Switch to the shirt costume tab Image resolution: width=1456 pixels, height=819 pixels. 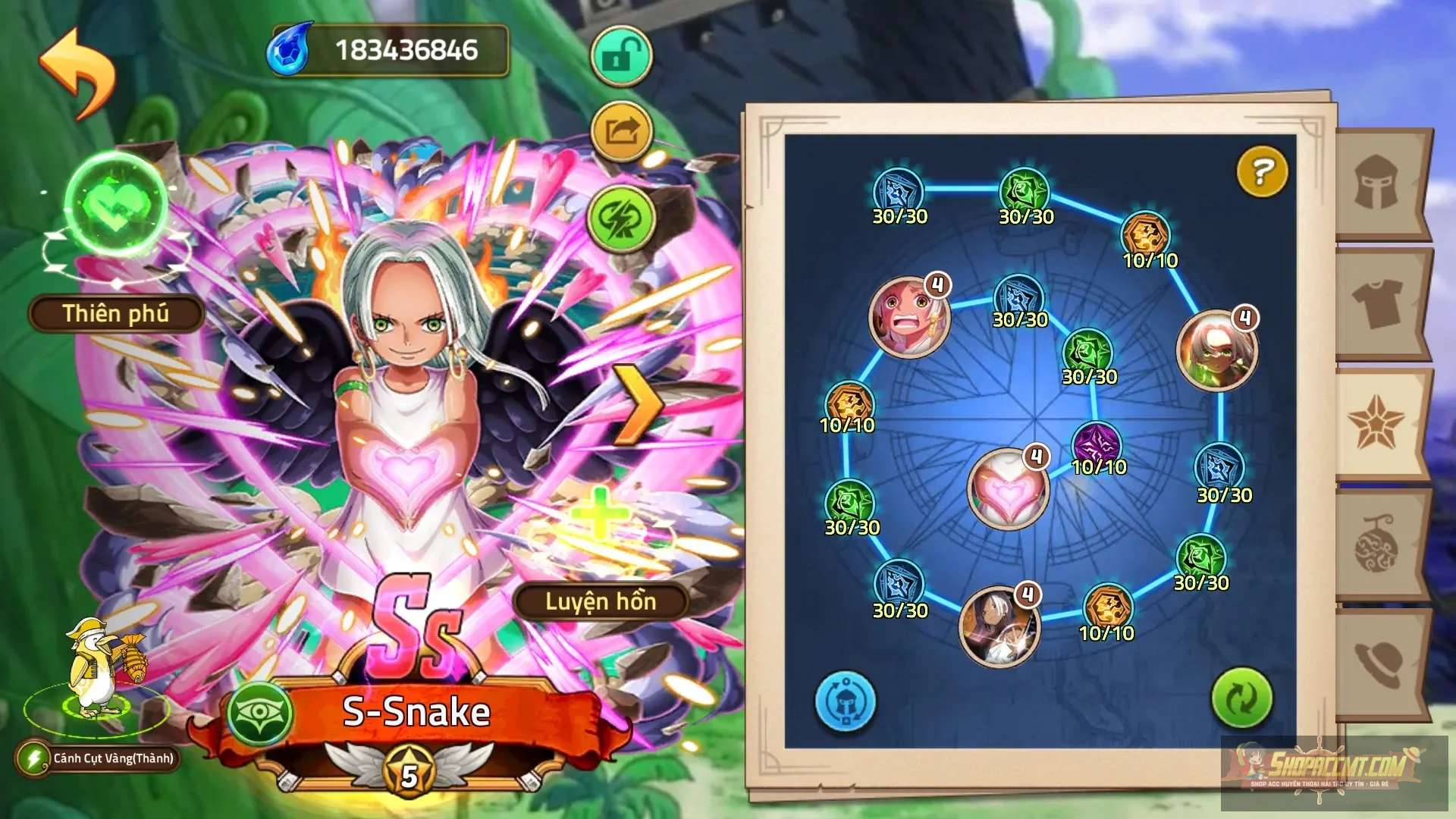1376,303
